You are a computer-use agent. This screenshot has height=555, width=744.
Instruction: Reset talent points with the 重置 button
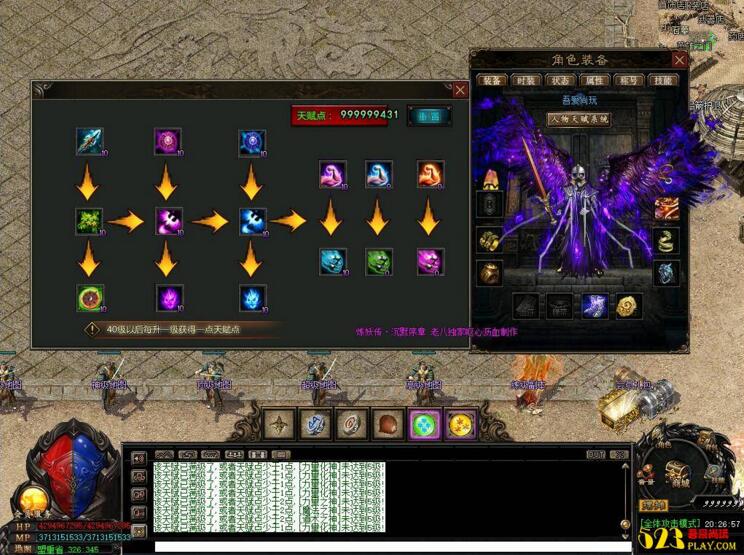tap(429, 115)
